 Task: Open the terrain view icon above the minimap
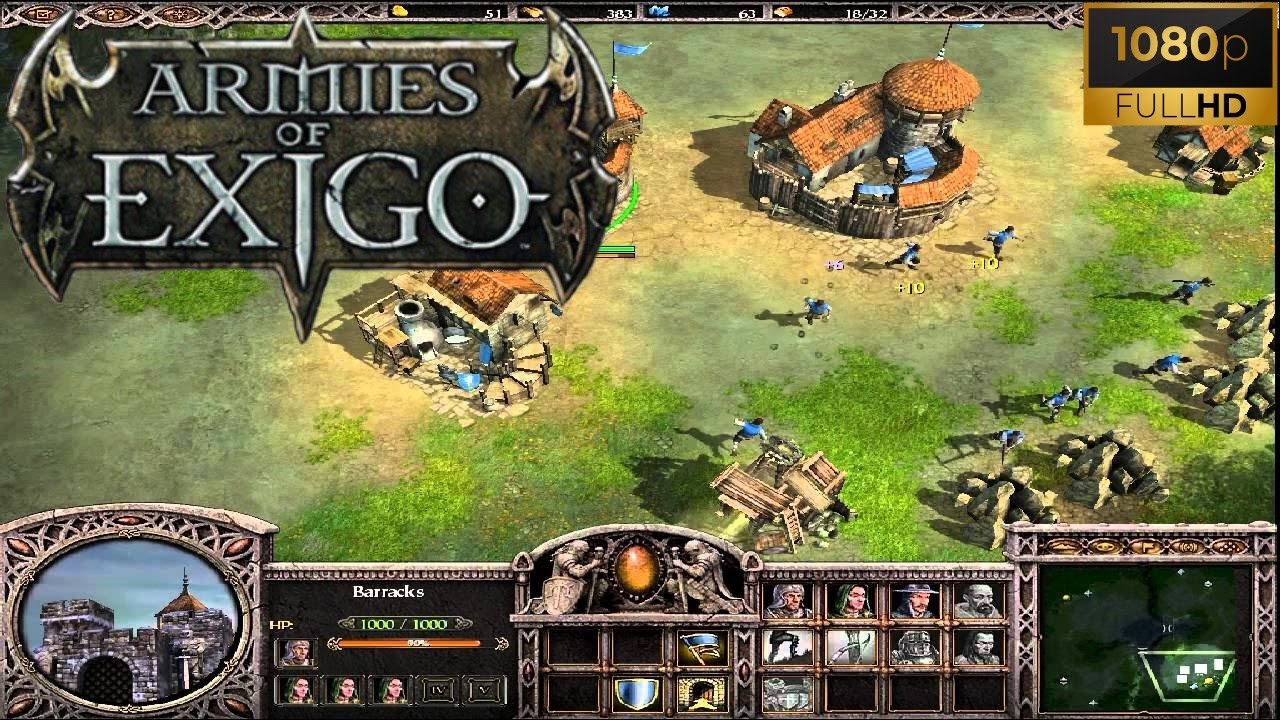tap(1063, 547)
